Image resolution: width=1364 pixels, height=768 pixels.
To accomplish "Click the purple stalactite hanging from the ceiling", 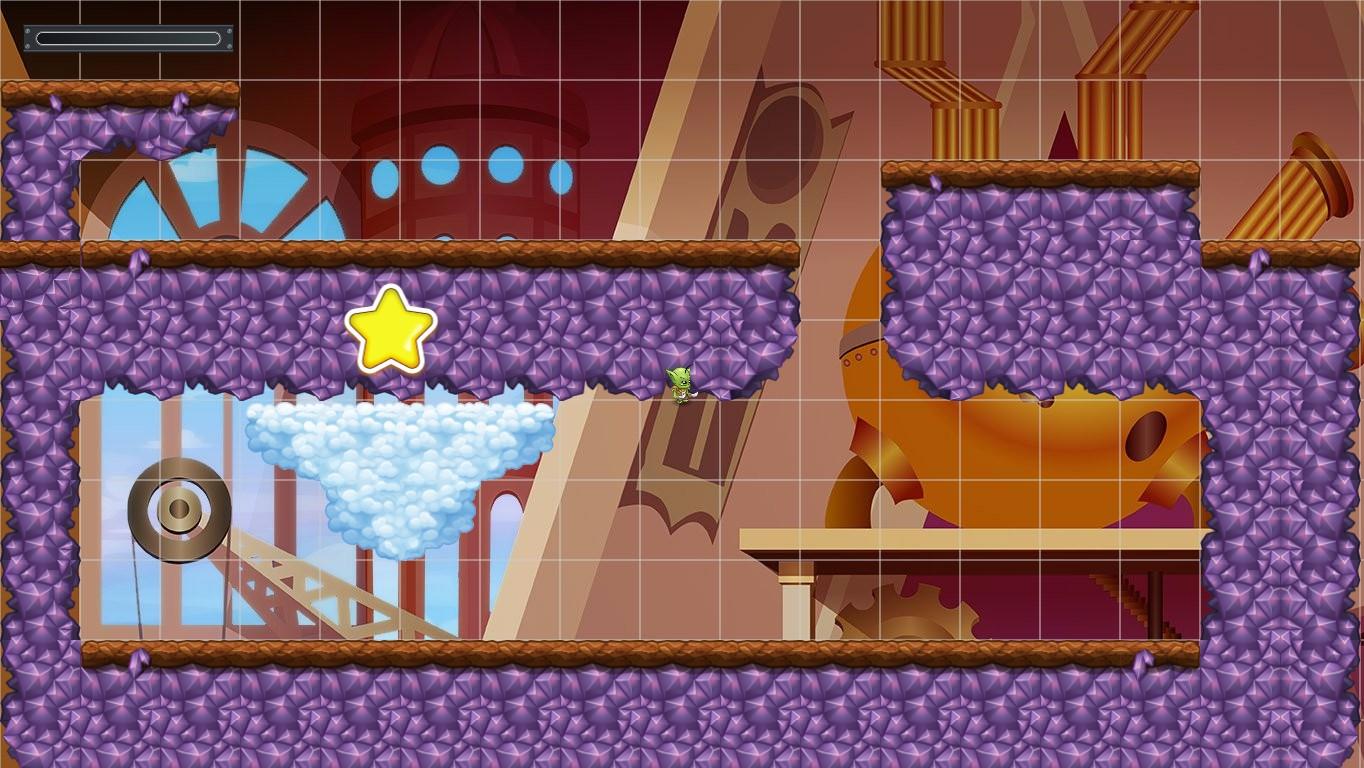I will tap(181, 130).
